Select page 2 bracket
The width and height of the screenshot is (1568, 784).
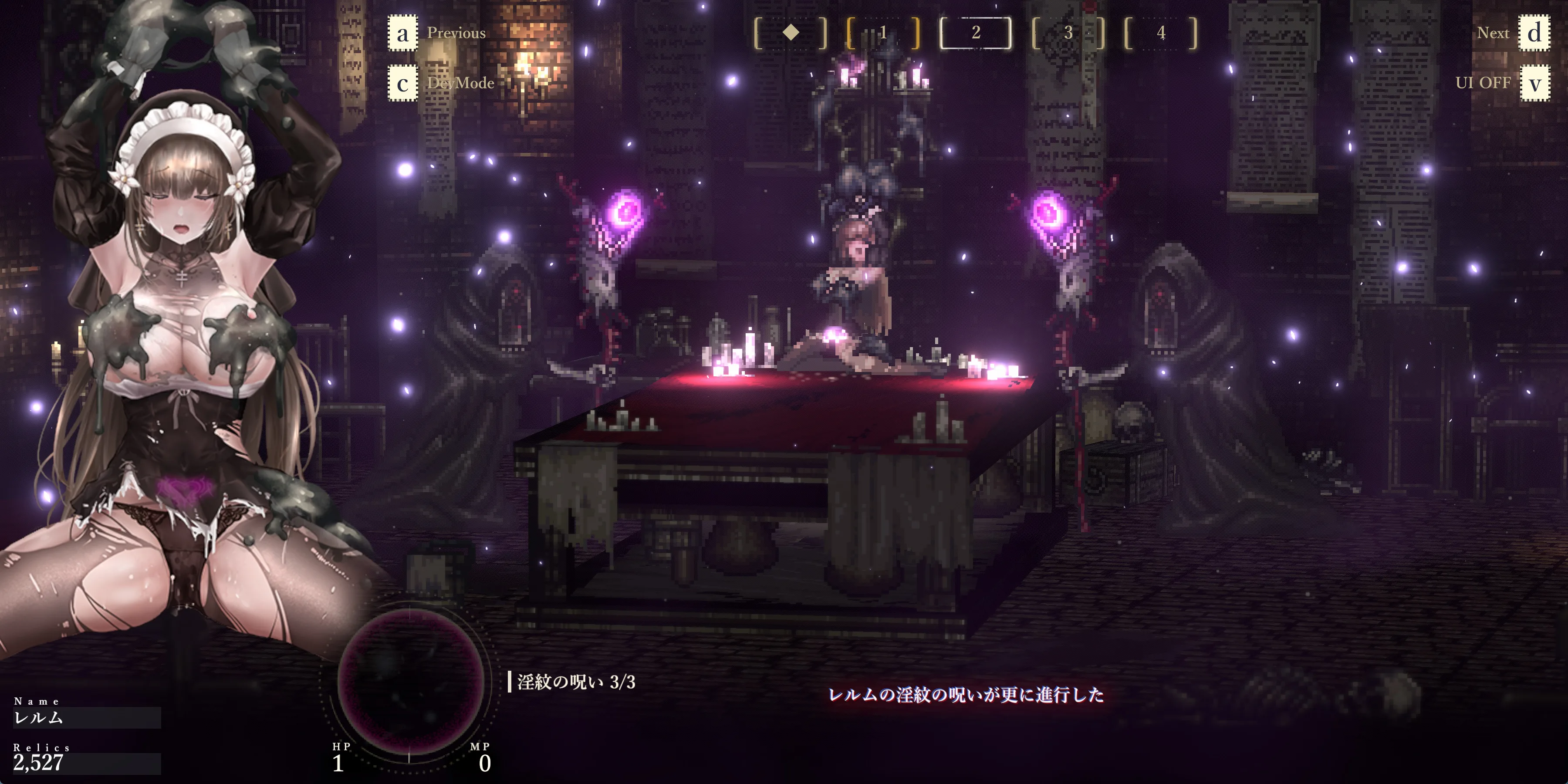point(976,33)
